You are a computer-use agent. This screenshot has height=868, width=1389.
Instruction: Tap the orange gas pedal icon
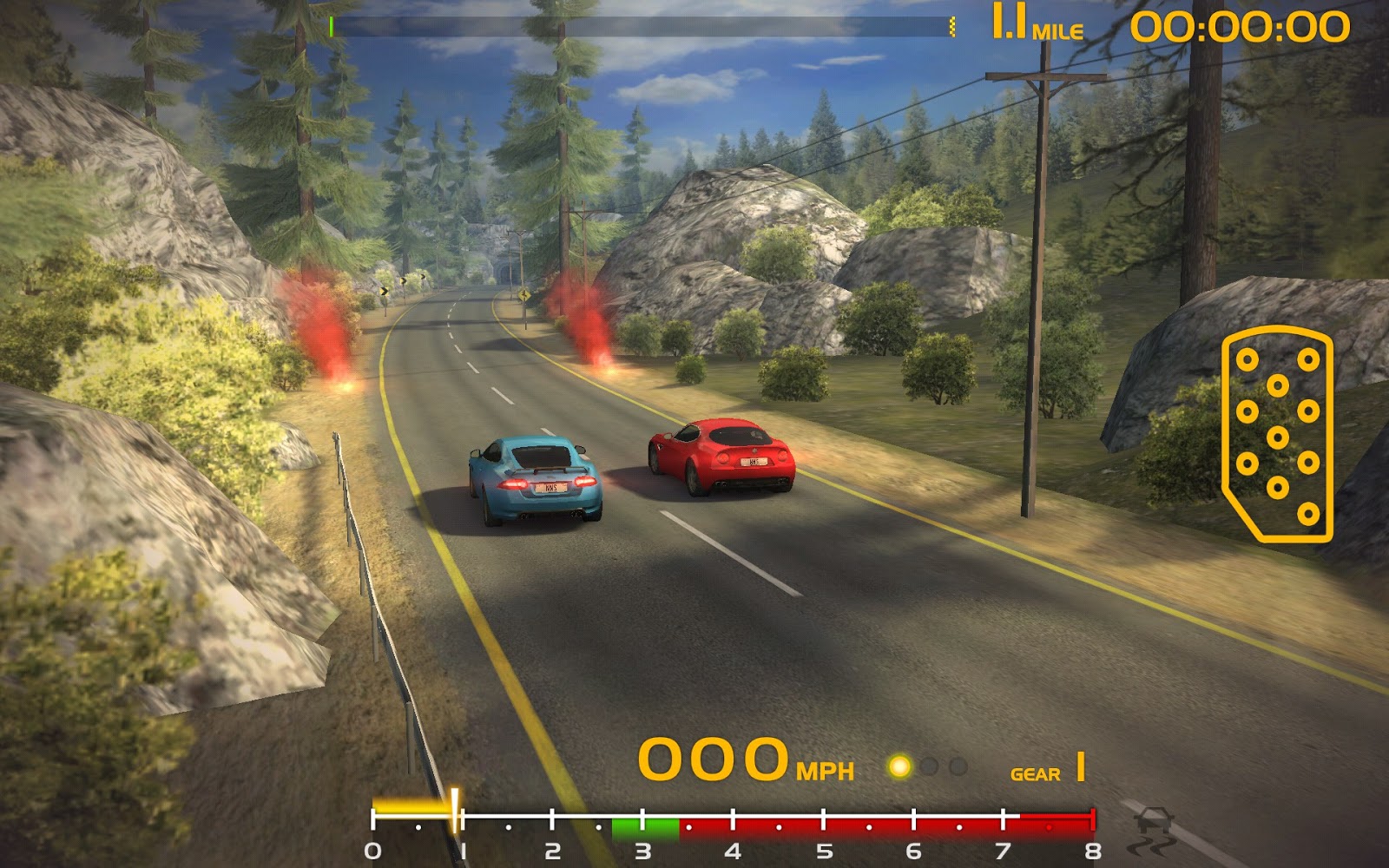point(1277,434)
